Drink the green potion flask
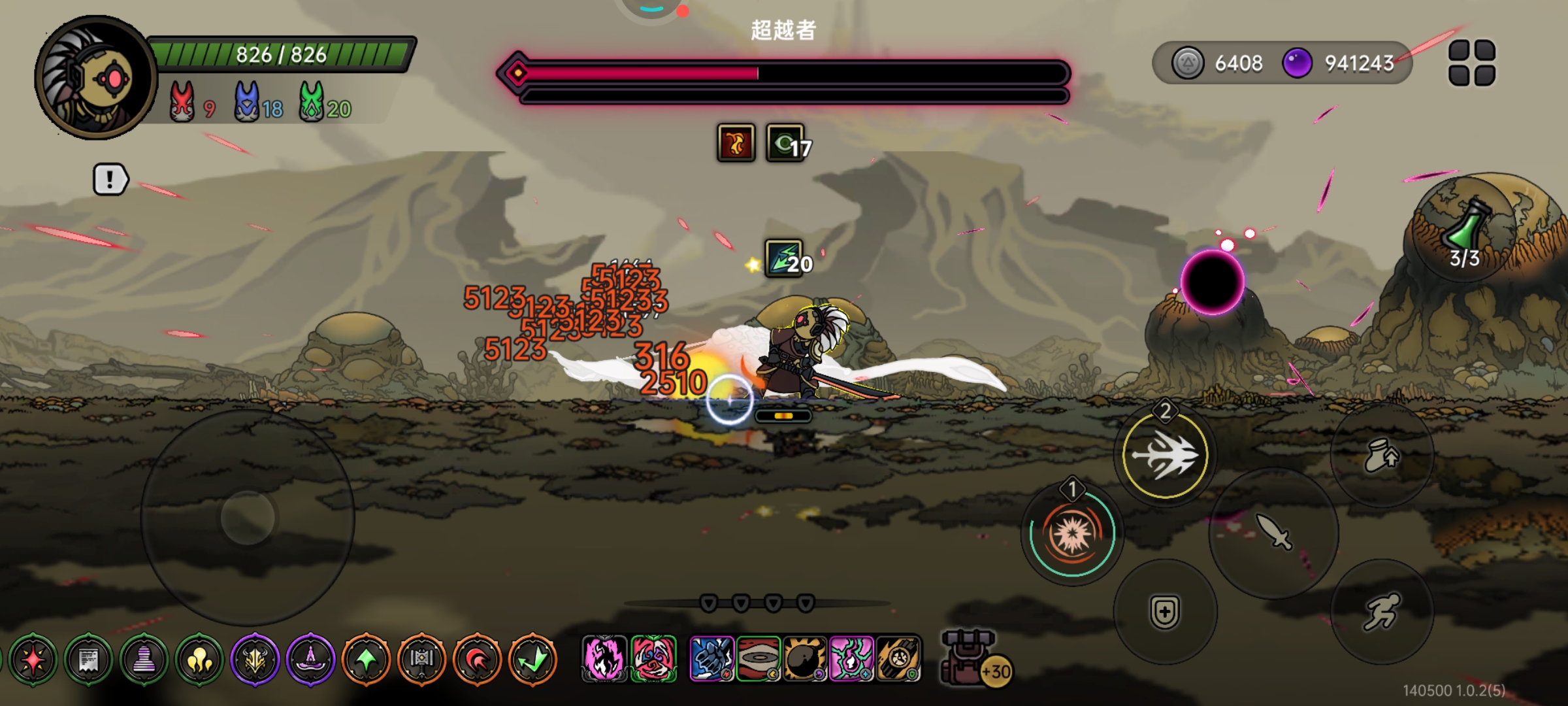 tap(1465, 229)
